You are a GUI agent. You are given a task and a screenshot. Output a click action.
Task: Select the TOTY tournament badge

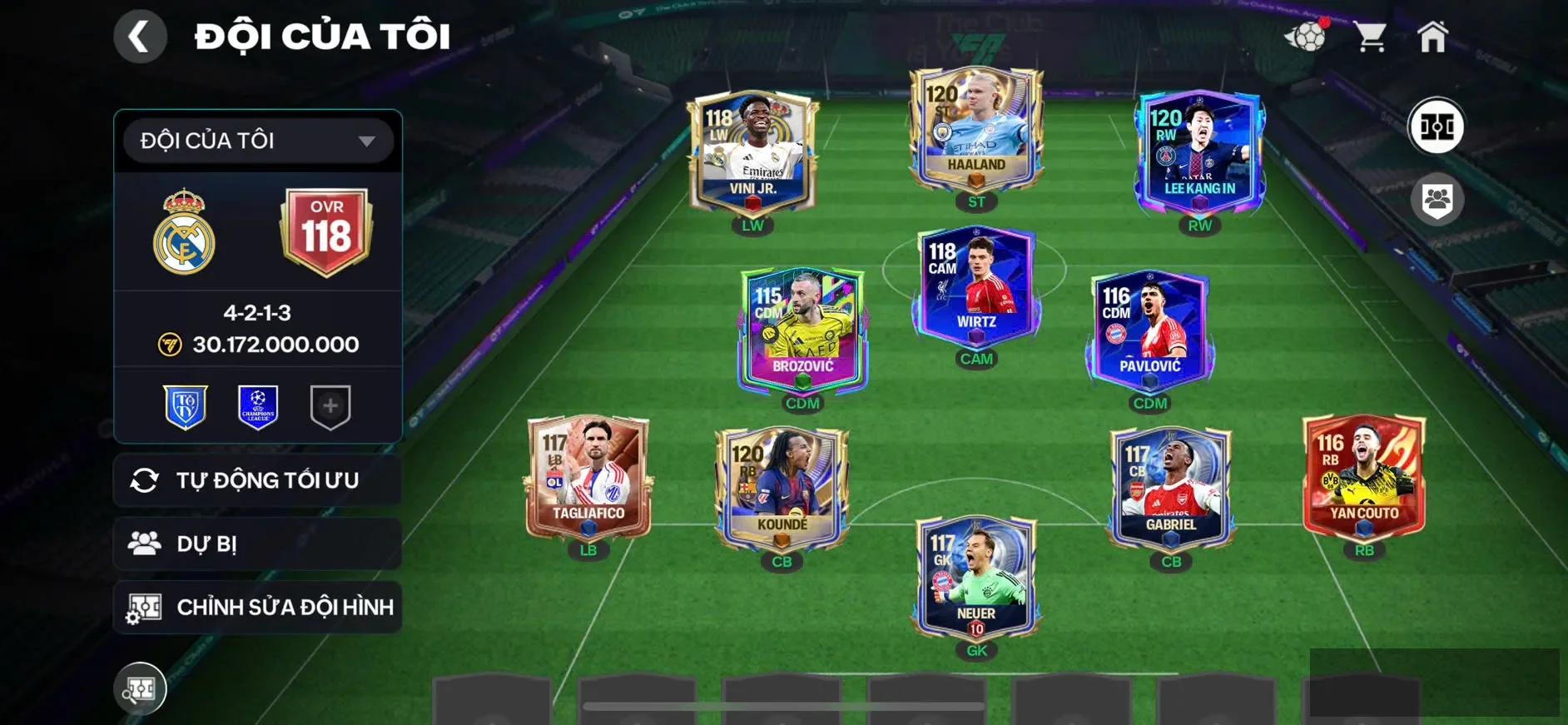tap(185, 405)
